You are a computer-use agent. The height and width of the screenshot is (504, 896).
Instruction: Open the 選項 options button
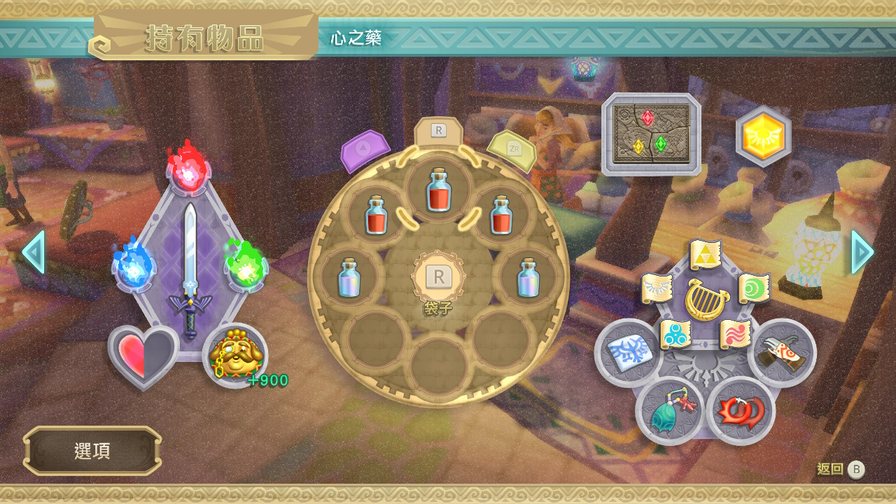(x=92, y=451)
